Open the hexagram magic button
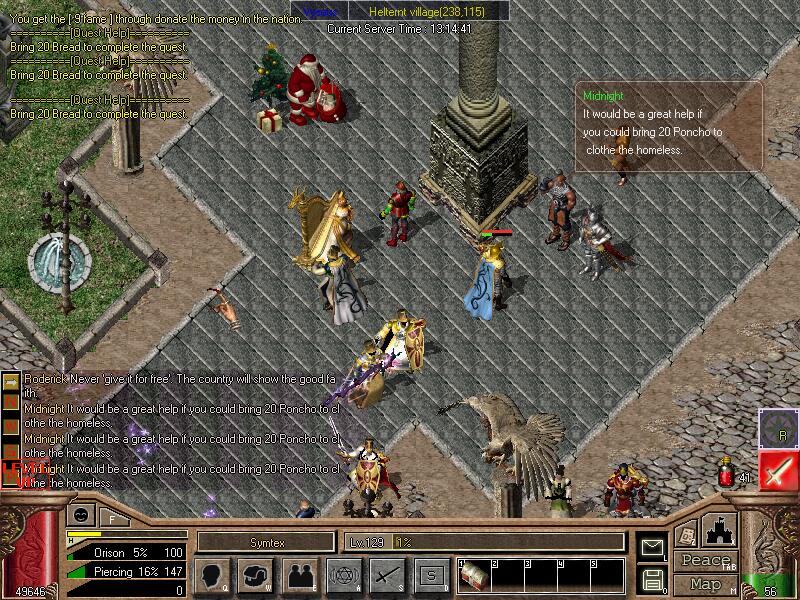Screen dimensions: 800x600 343,575
